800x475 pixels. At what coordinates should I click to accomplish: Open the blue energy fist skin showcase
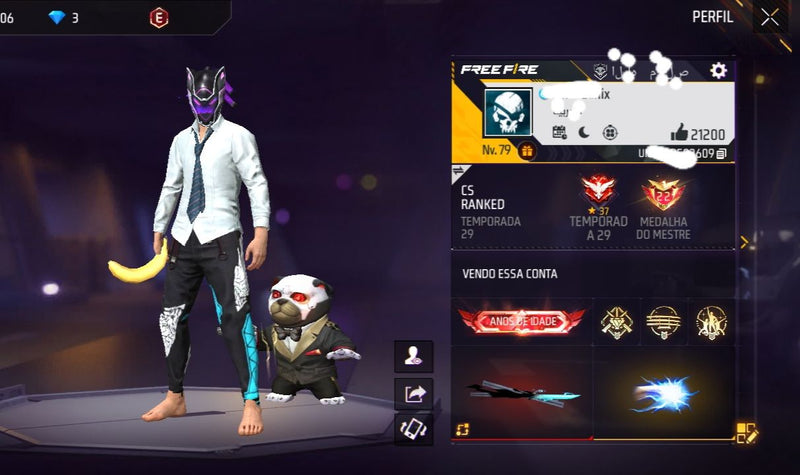coord(663,393)
